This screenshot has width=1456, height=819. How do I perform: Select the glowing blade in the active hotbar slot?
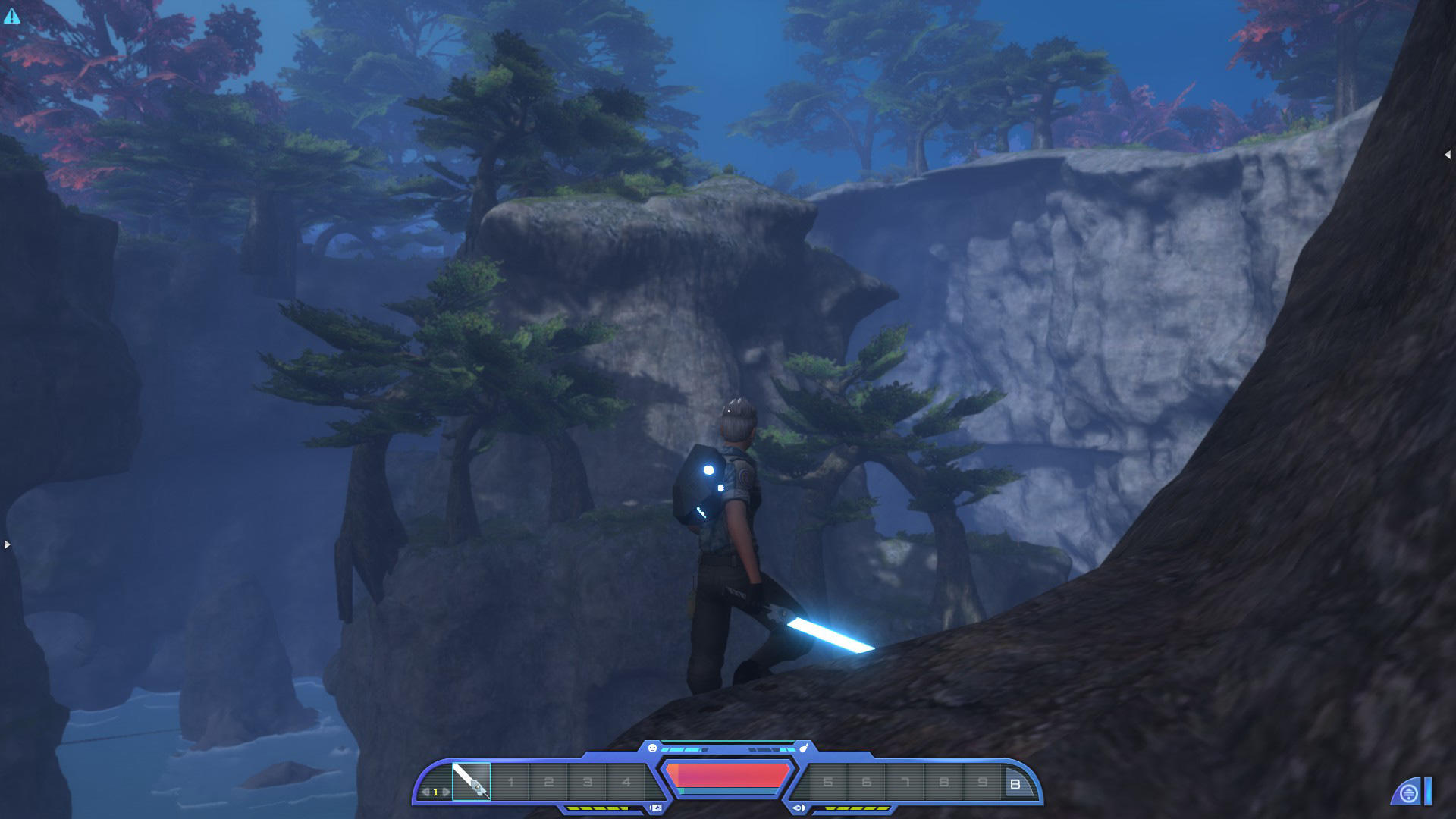(x=471, y=781)
